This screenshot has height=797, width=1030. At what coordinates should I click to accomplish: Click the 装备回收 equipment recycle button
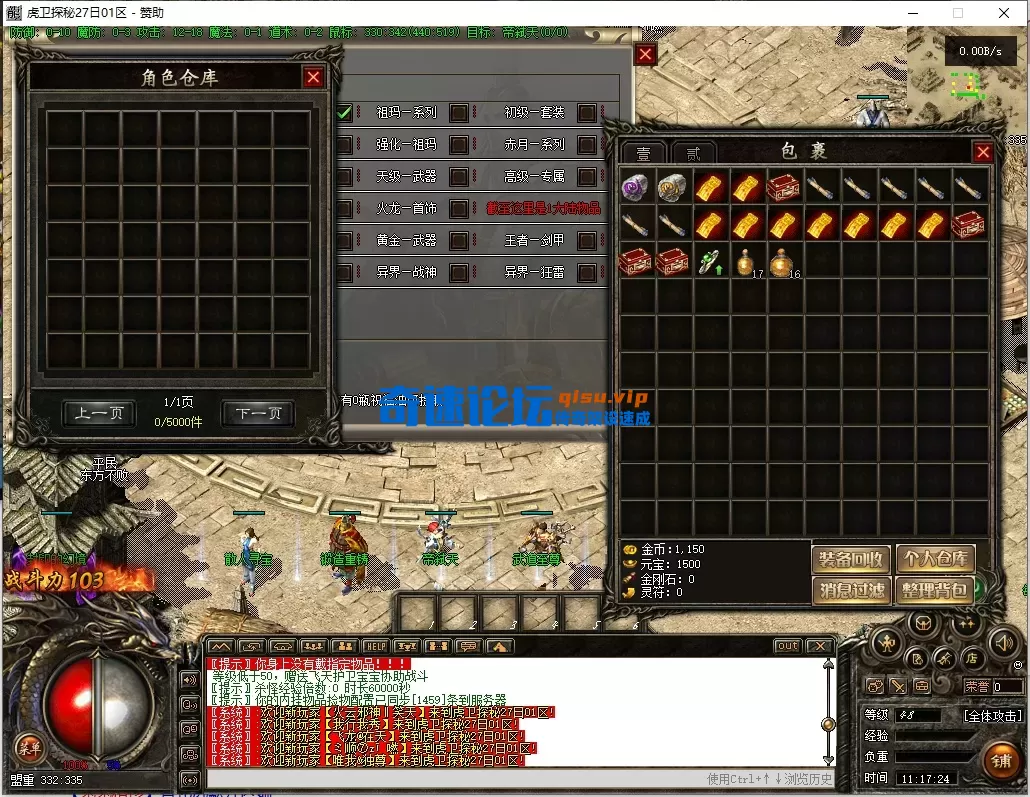pyautogui.click(x=850, y=559)
